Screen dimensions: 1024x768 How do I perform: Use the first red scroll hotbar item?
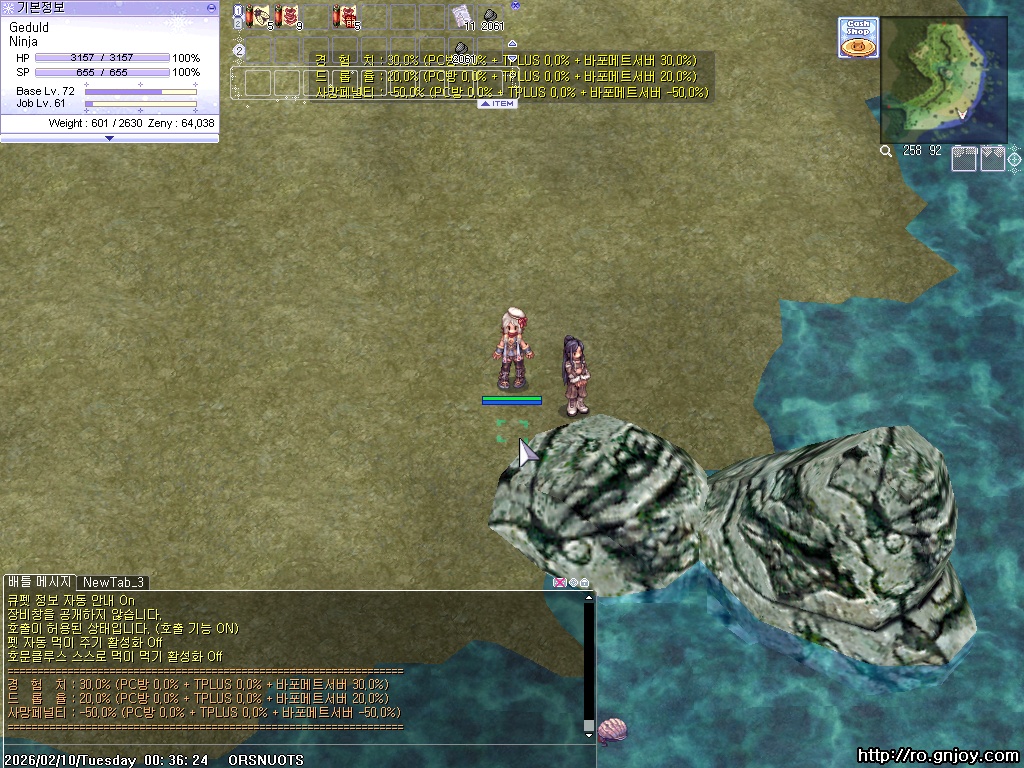260,16
